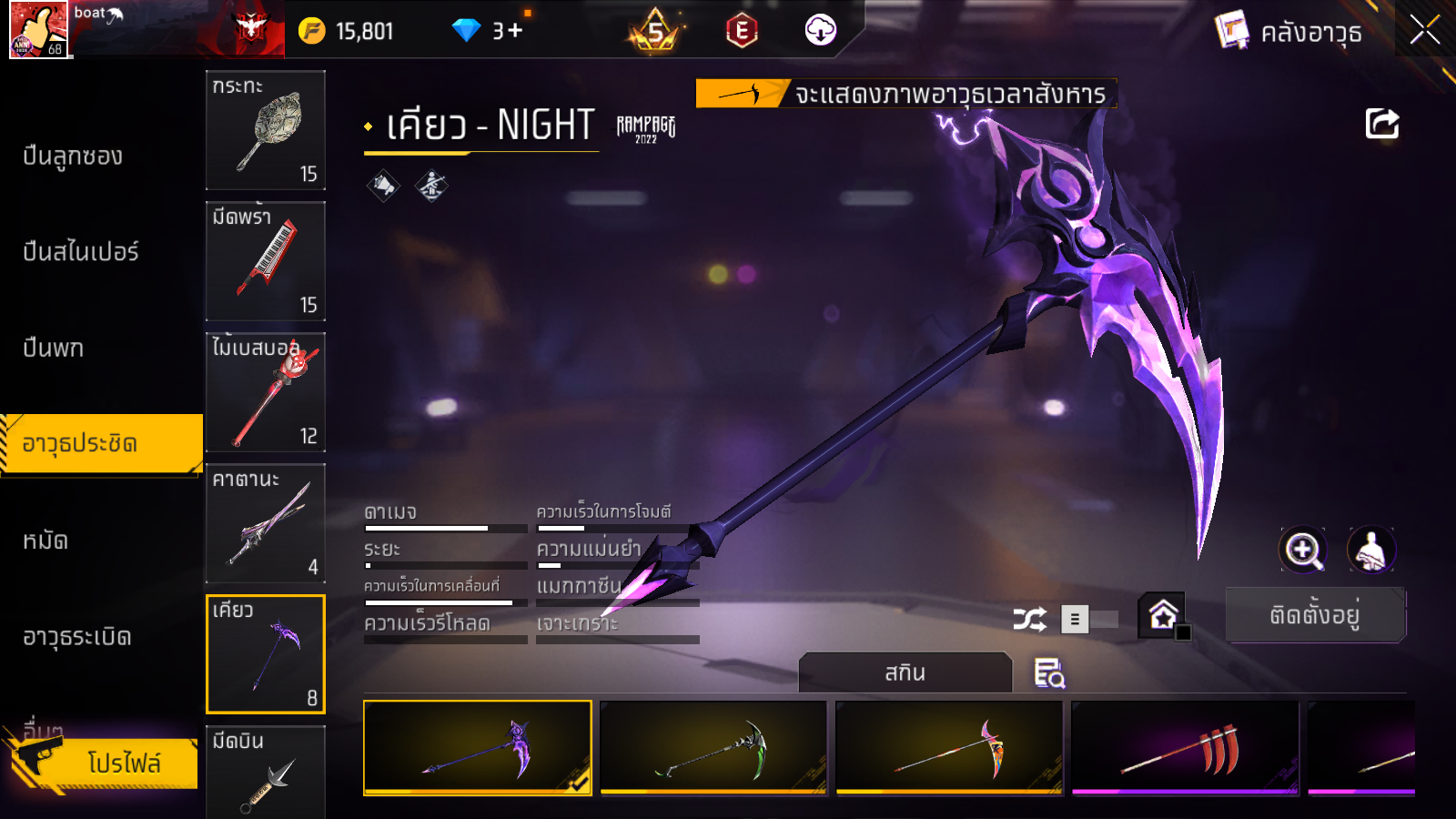Show the อาวุธระเบิด explosive weapons category

[x=77, y=637]
